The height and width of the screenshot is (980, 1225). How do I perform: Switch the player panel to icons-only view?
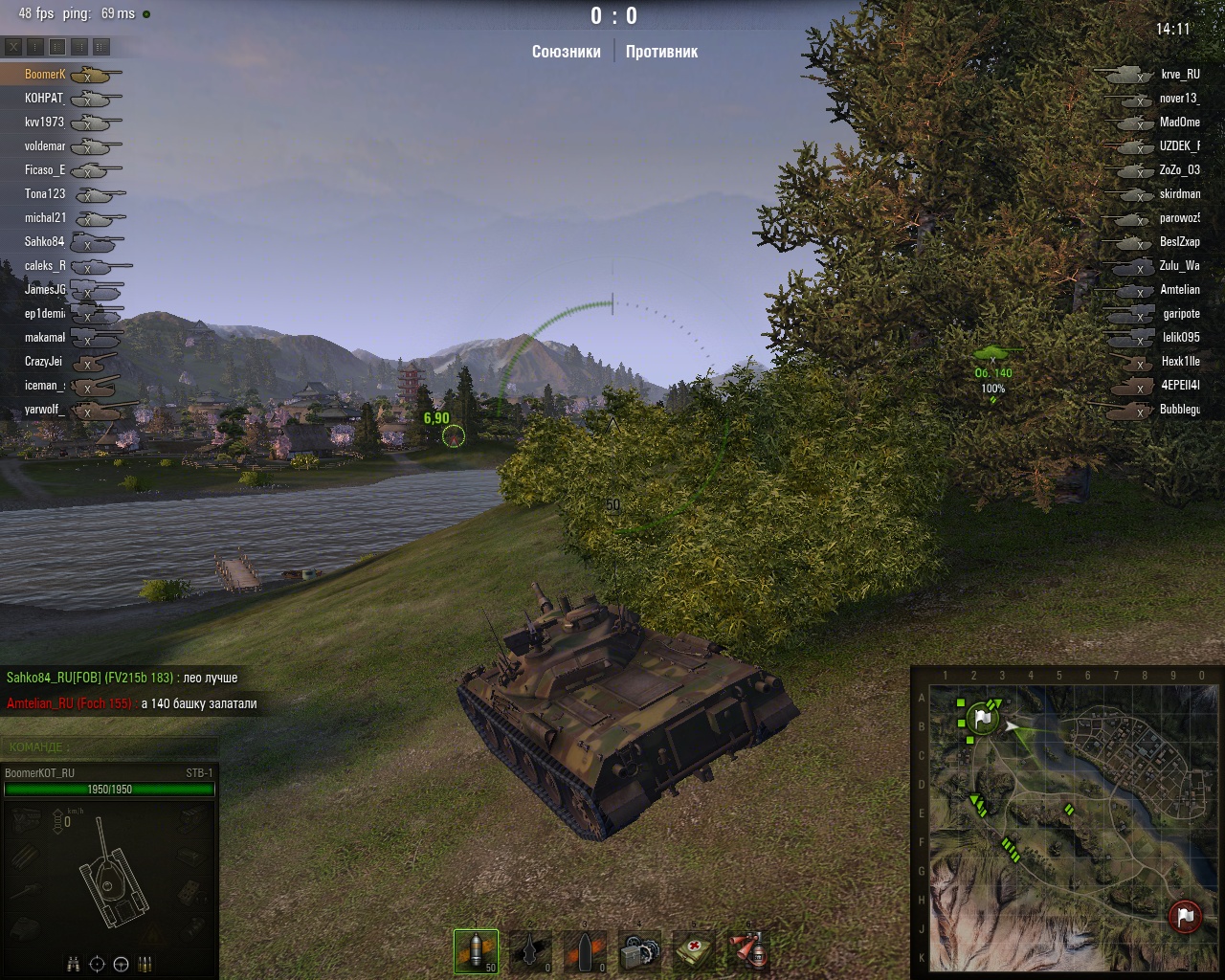point(35,46)
